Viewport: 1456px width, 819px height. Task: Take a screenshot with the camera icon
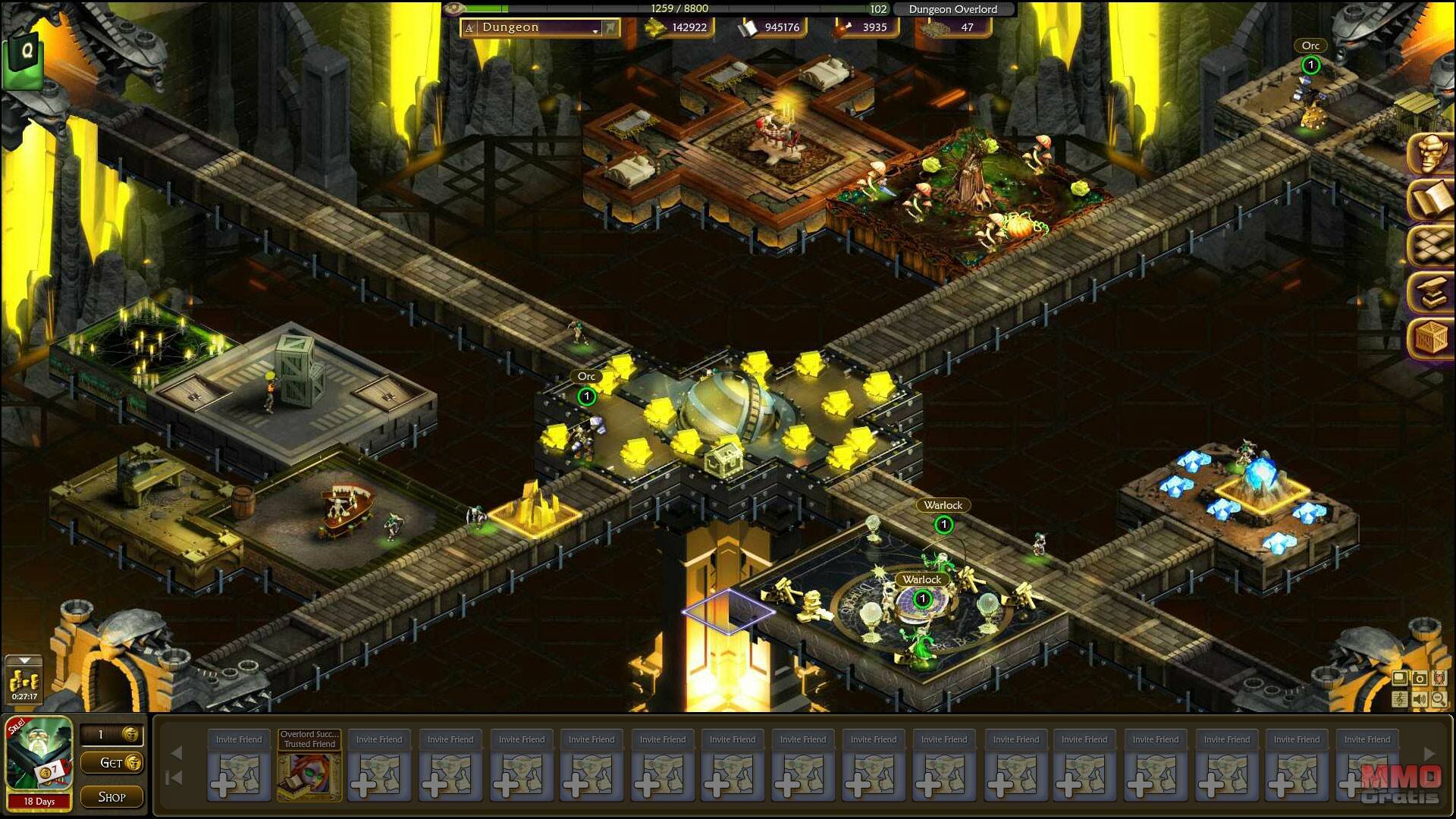[x=1420, y=679]
